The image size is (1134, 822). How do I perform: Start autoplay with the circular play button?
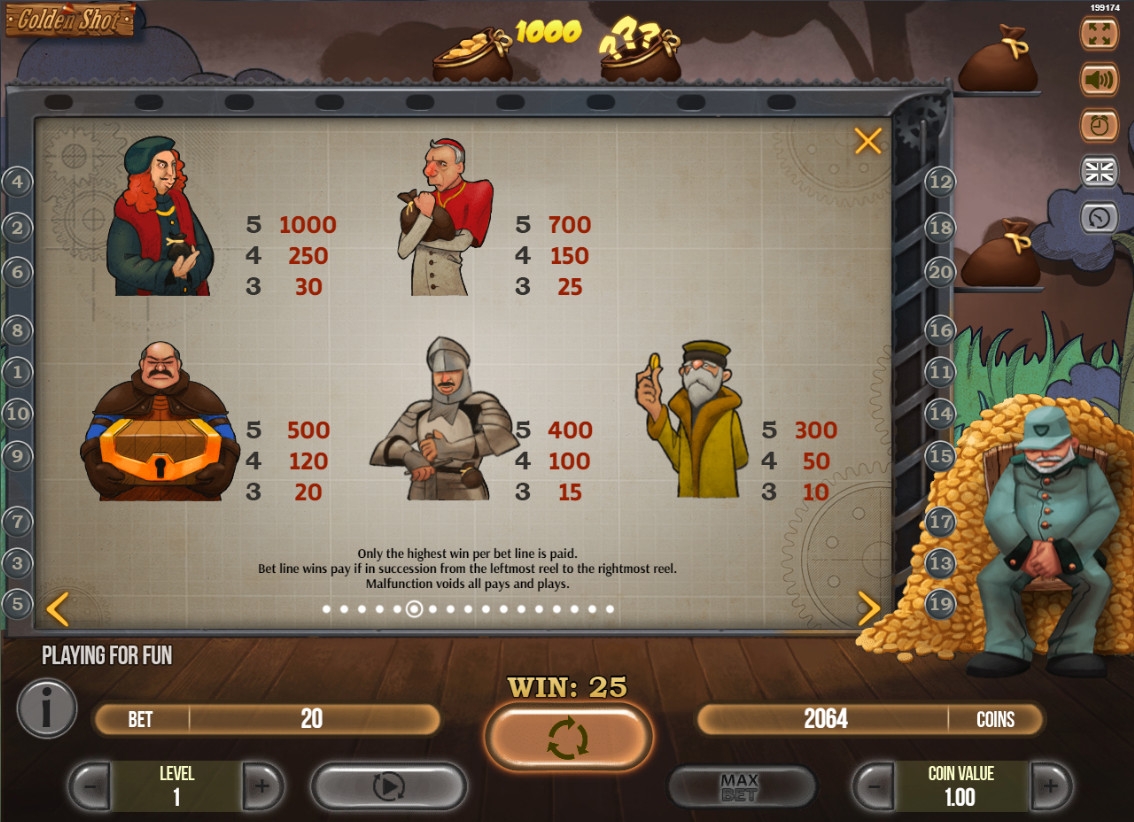pyautogui.click(x=388, y=787)
